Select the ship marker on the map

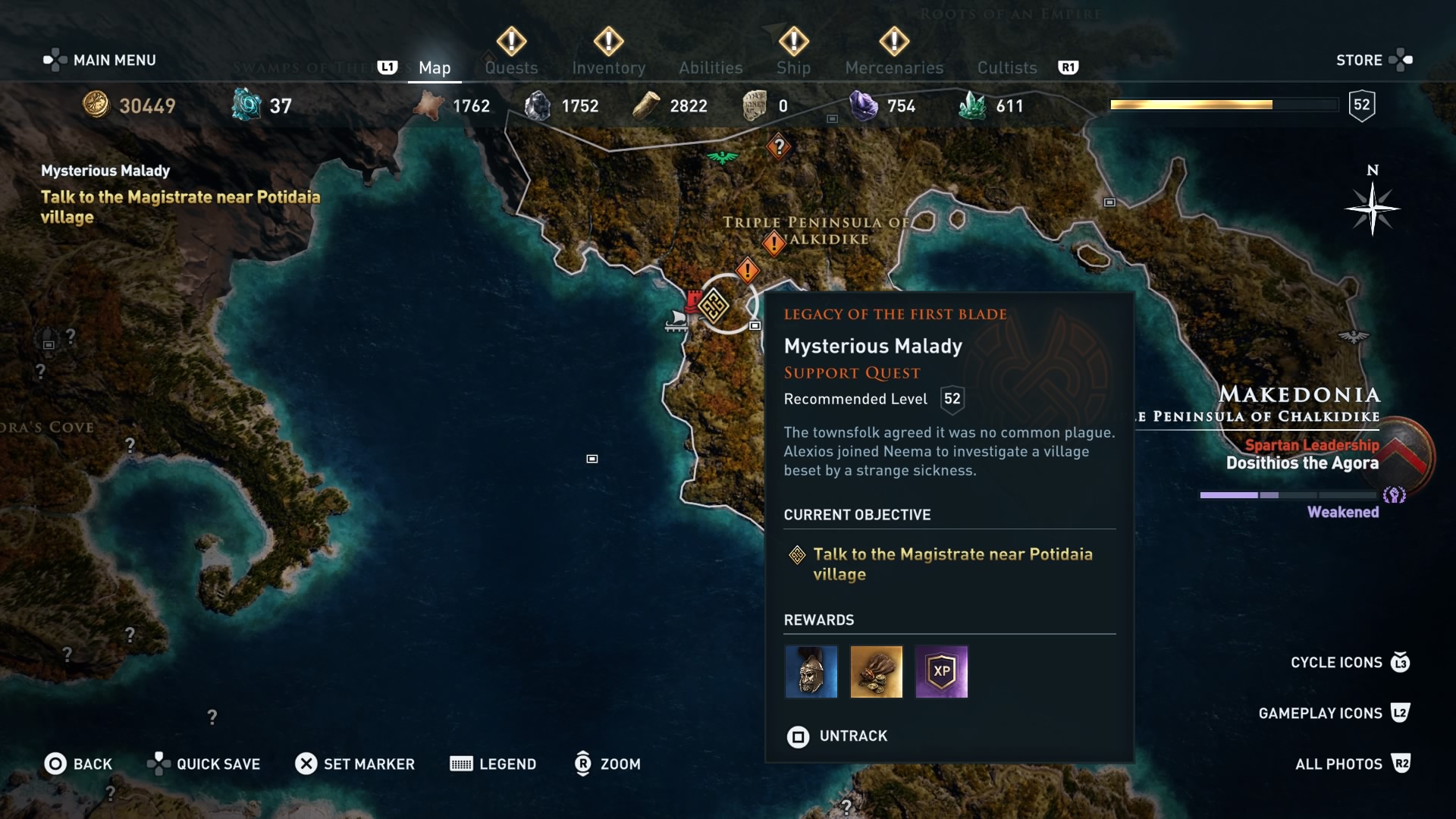[x=676, y=321]
